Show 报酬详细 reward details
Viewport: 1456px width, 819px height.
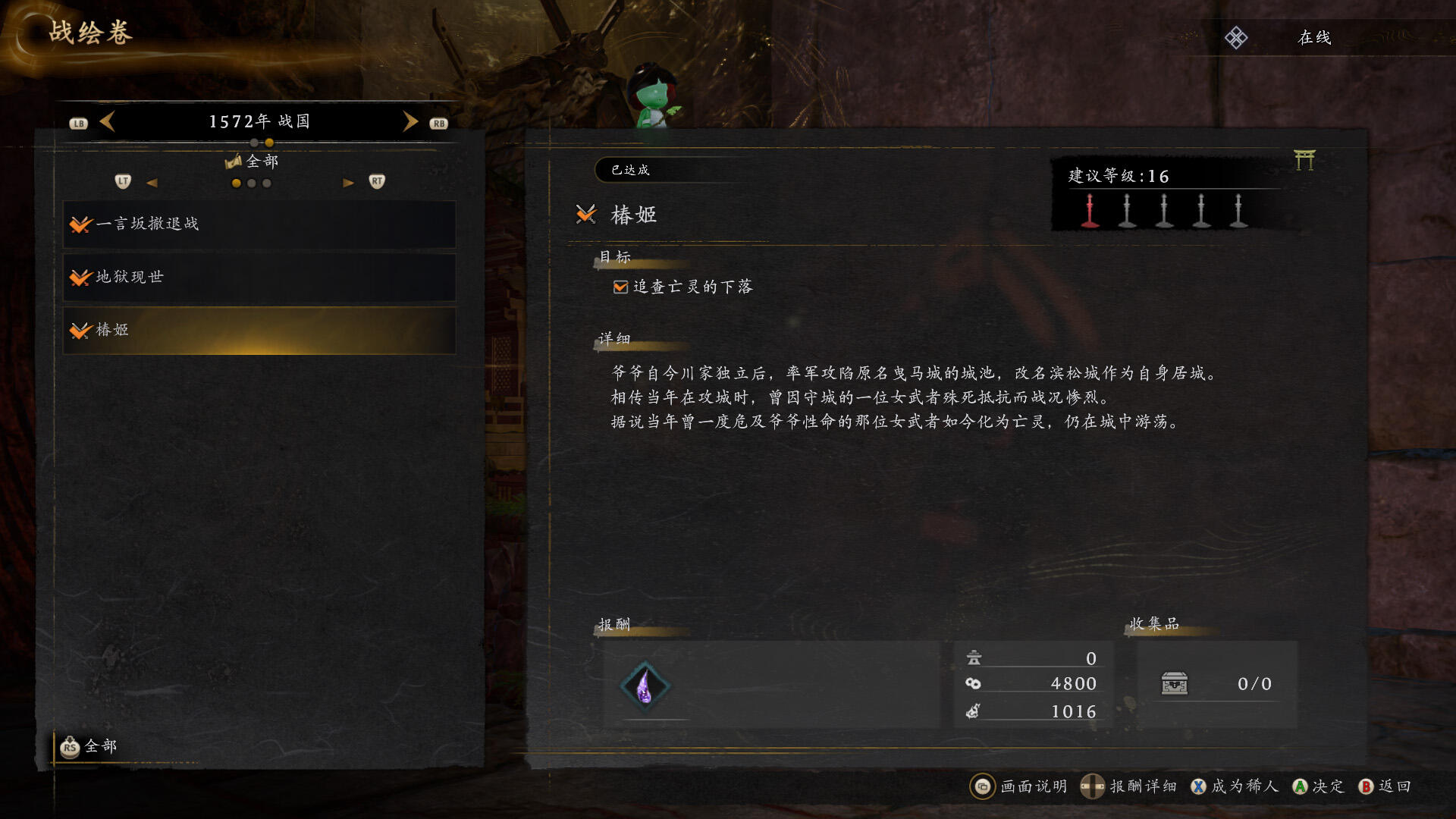[1128, 786]
